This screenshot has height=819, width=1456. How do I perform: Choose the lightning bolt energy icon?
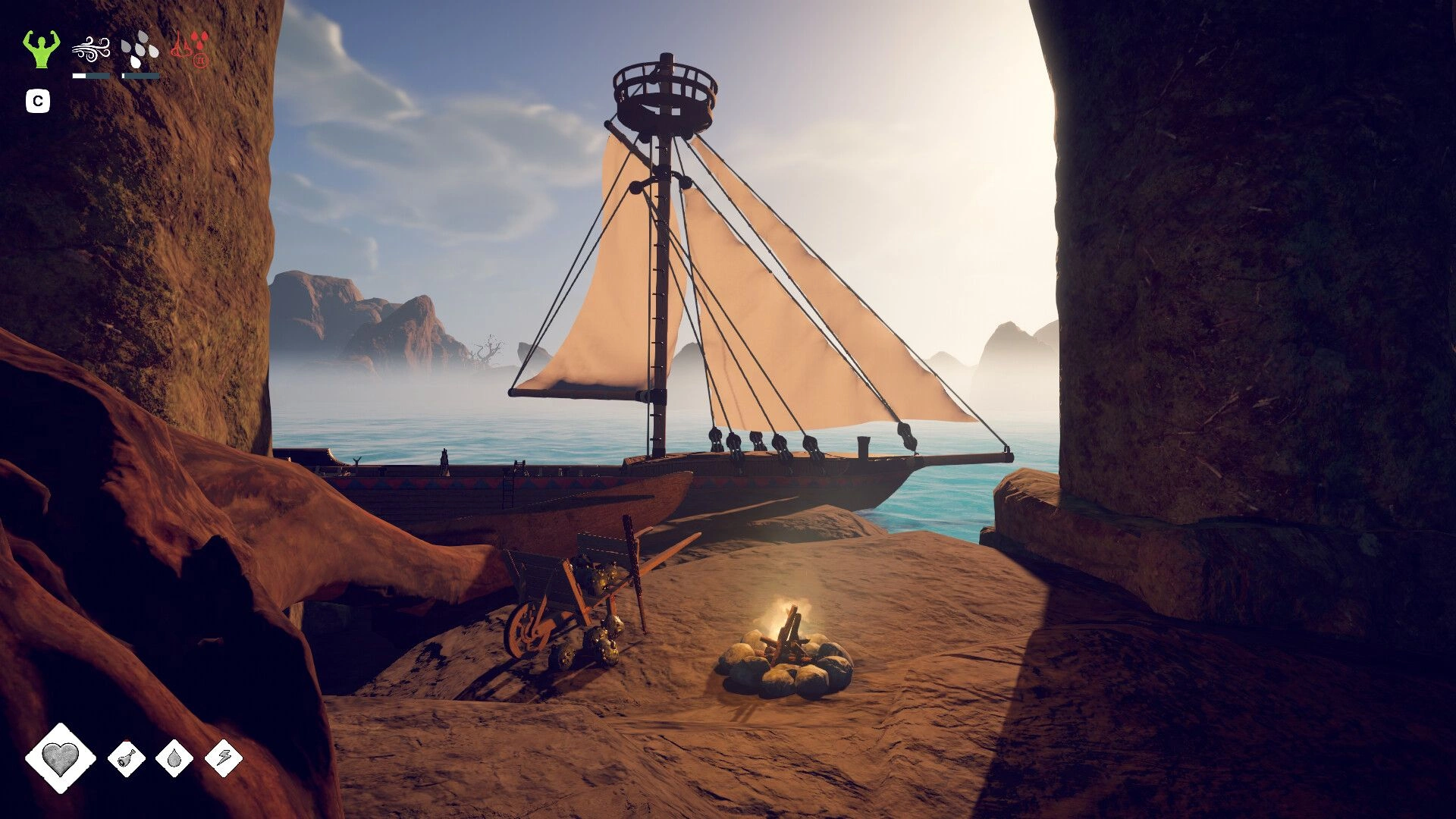(224, 758)
